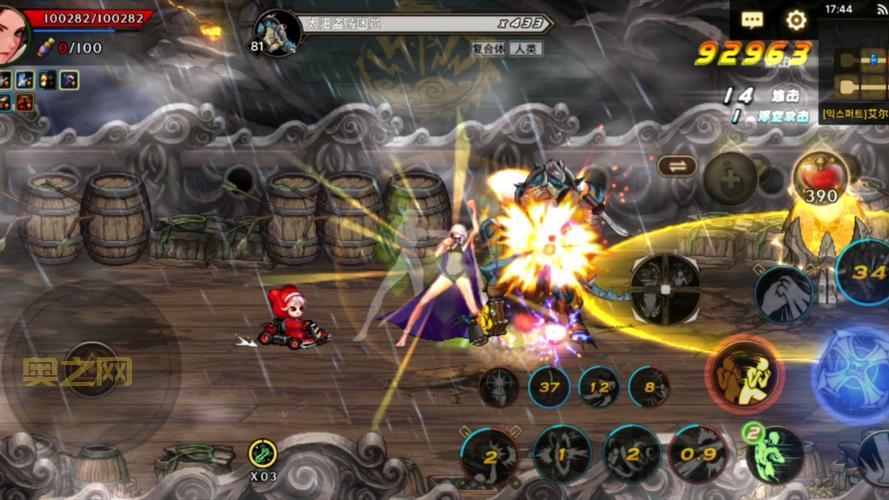This screenshot has width=889, height=500.
Task: Tap the skill swap arrows button
Action: [677, 166]
